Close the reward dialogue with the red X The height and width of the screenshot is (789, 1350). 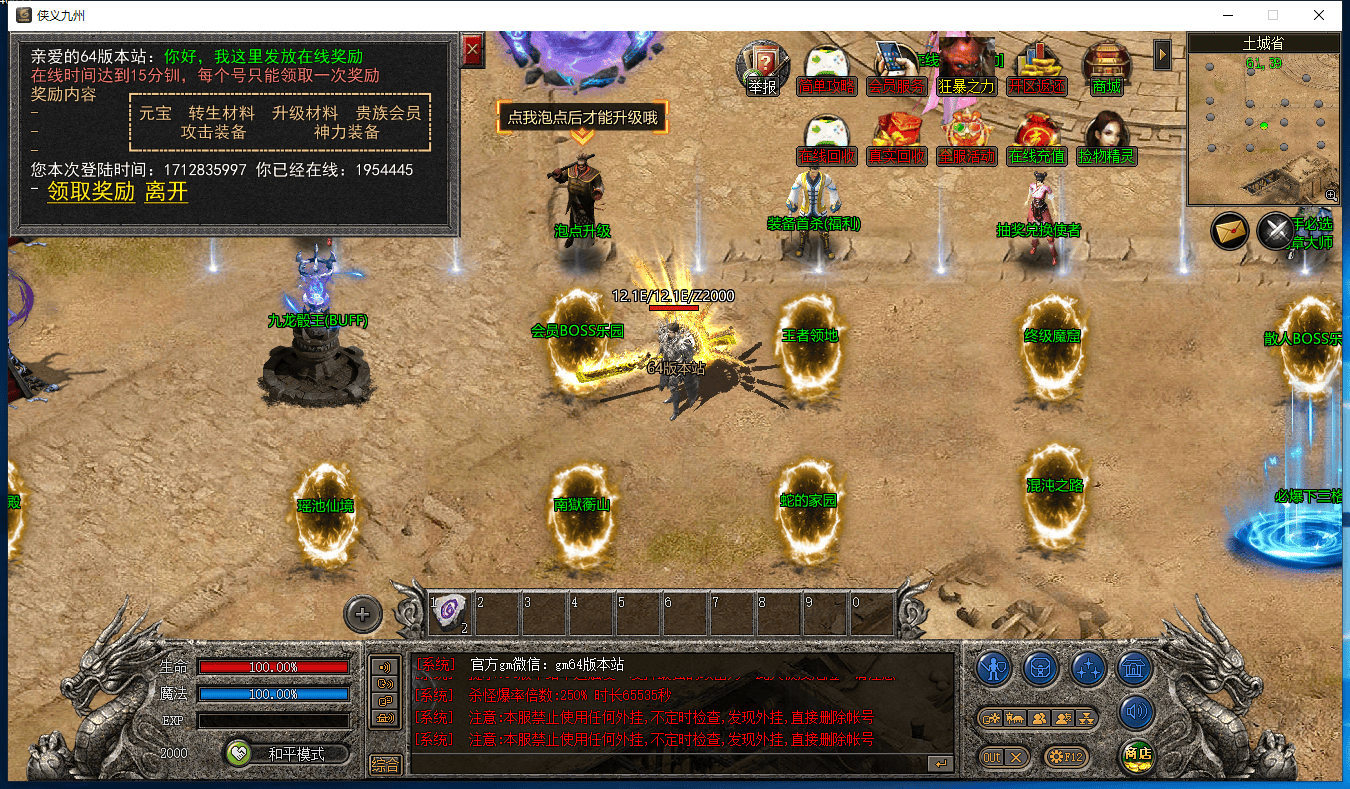(x=473, y=49)
